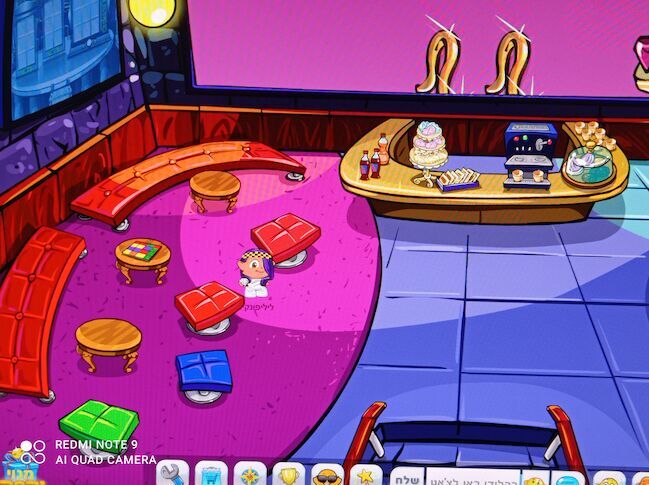This screenshot has height=485, width=649.
Task: Open the wrench settings icon
Action: (x=171, y=473)
